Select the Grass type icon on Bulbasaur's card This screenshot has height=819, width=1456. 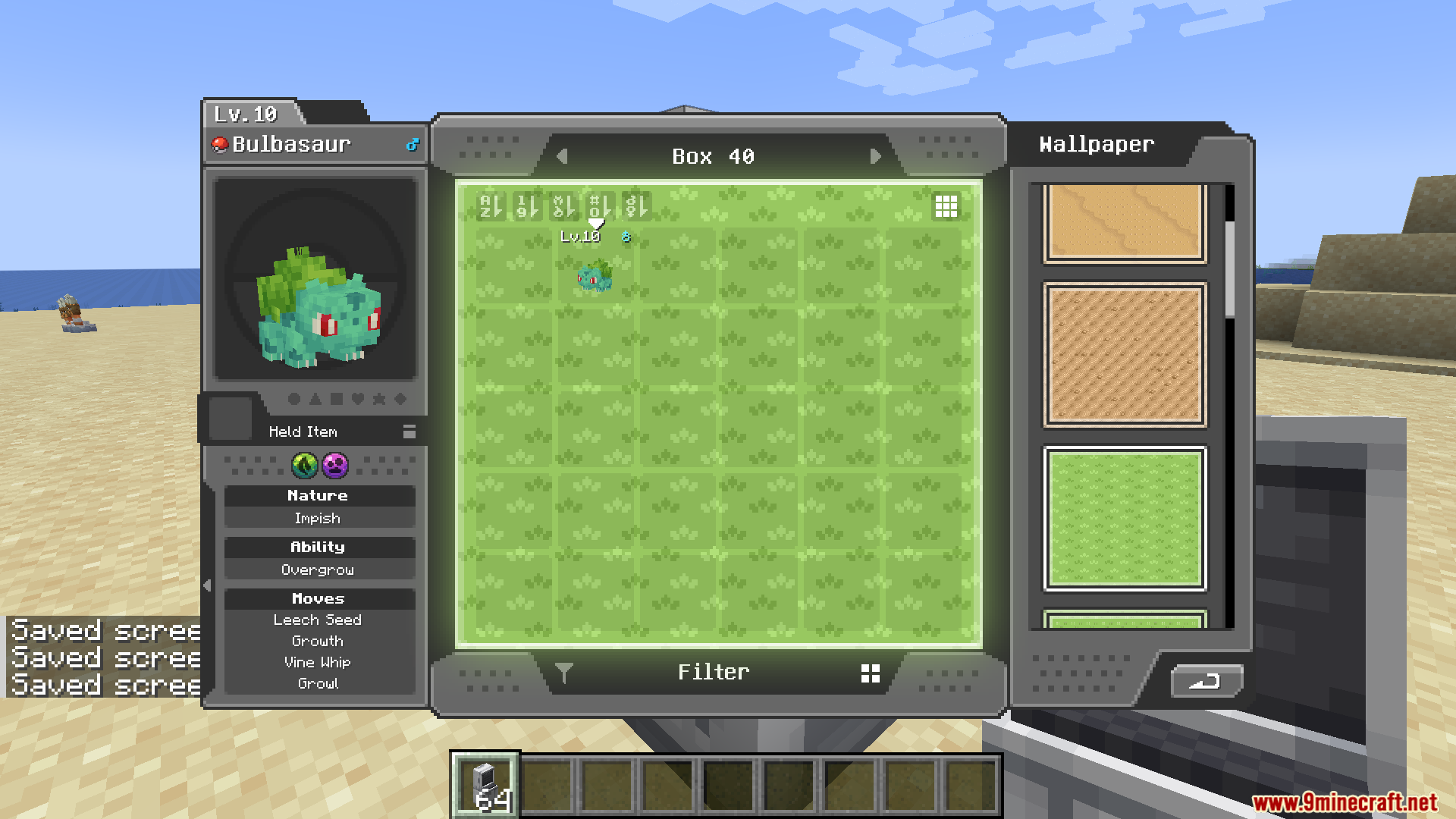[x=303, y=466]
